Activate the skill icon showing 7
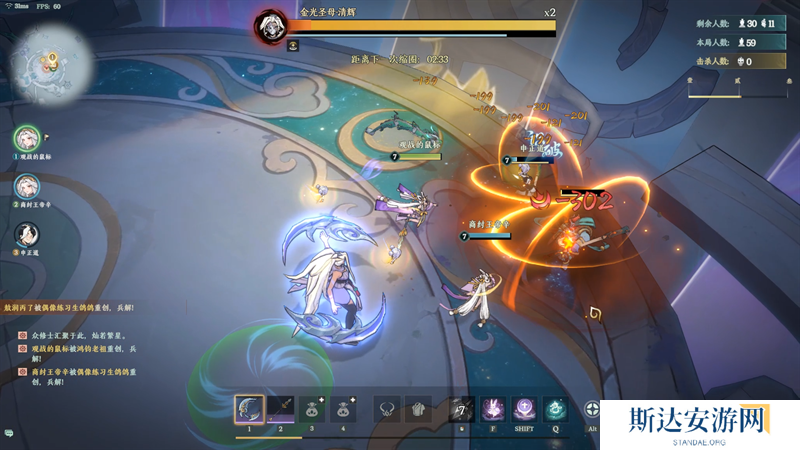 point(461,409)
